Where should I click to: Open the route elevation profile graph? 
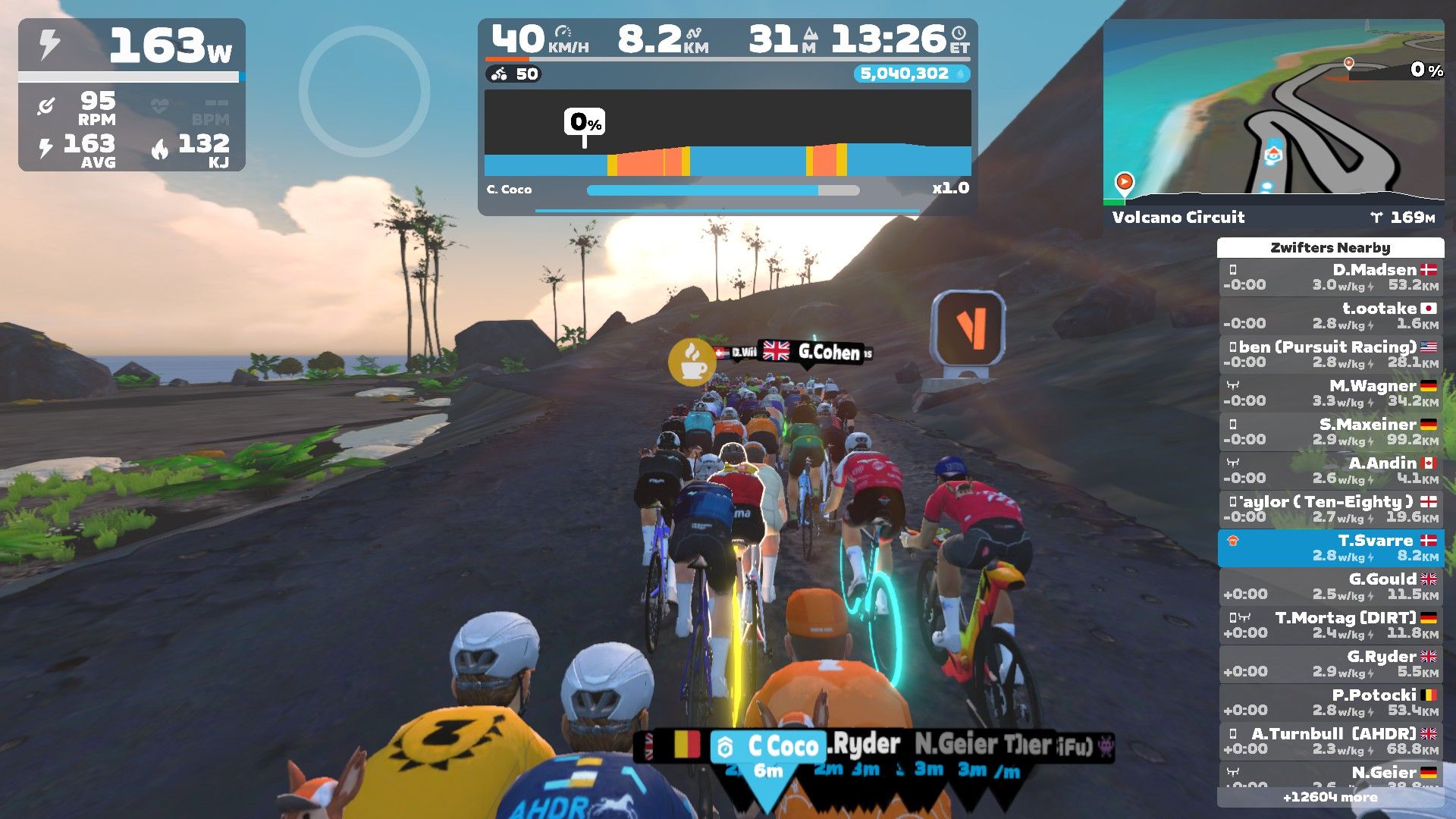[x=727, y=133]
